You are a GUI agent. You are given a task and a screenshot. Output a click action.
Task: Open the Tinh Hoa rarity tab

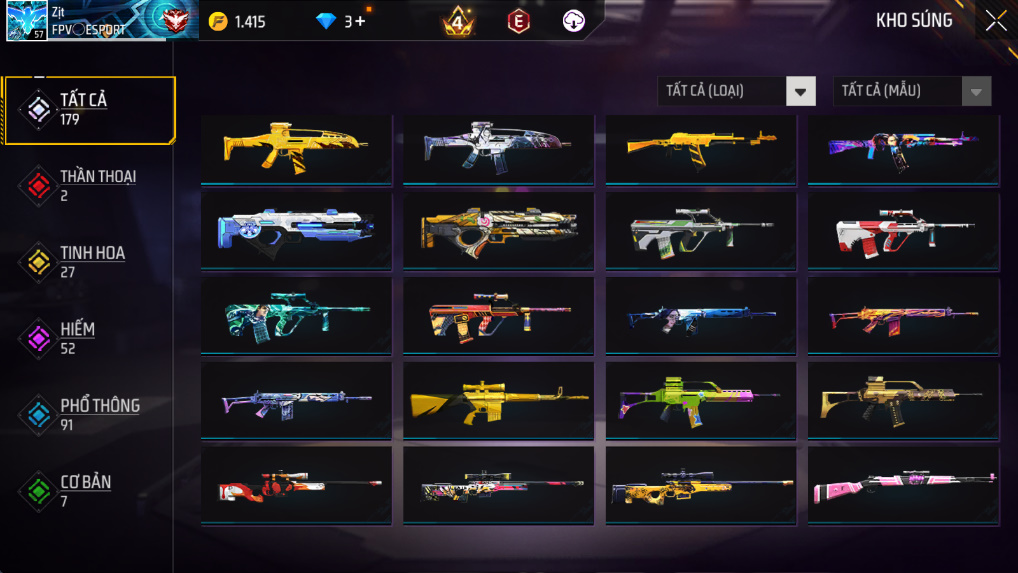[89, 261]
